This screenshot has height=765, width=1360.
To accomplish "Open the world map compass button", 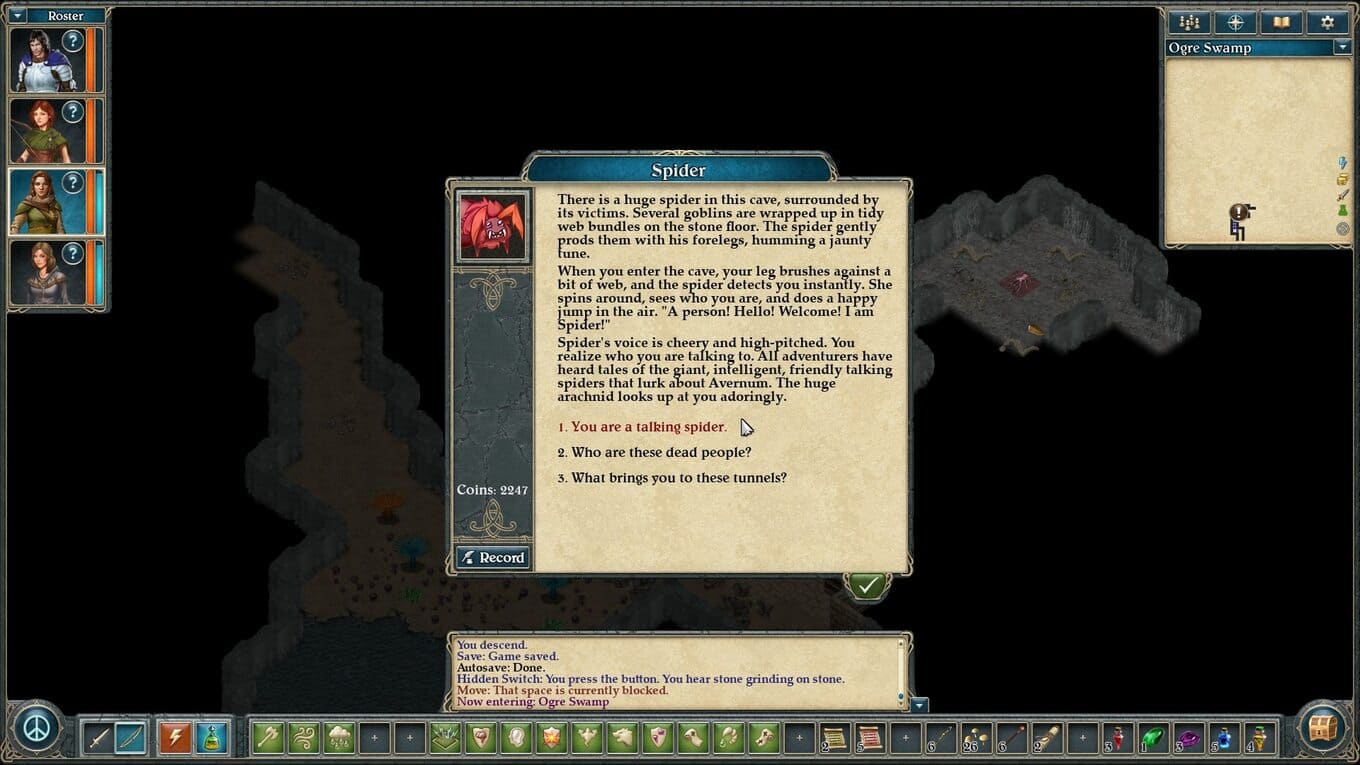I will click(1235, 22).
